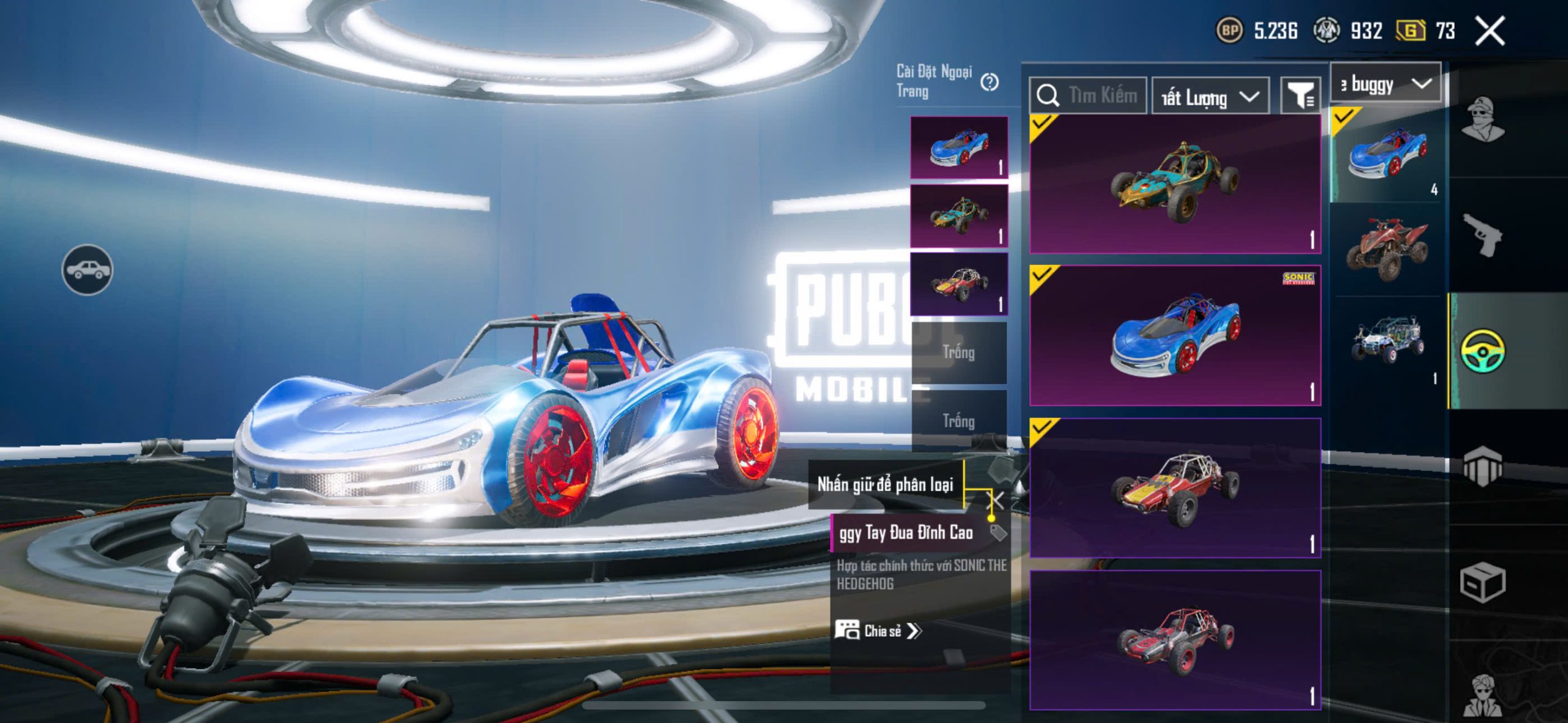Dismiss the Nhấn giữ để phân loại tooltip
The width and height of the screenshot is (1568, 723).
(x=997, y=501)
